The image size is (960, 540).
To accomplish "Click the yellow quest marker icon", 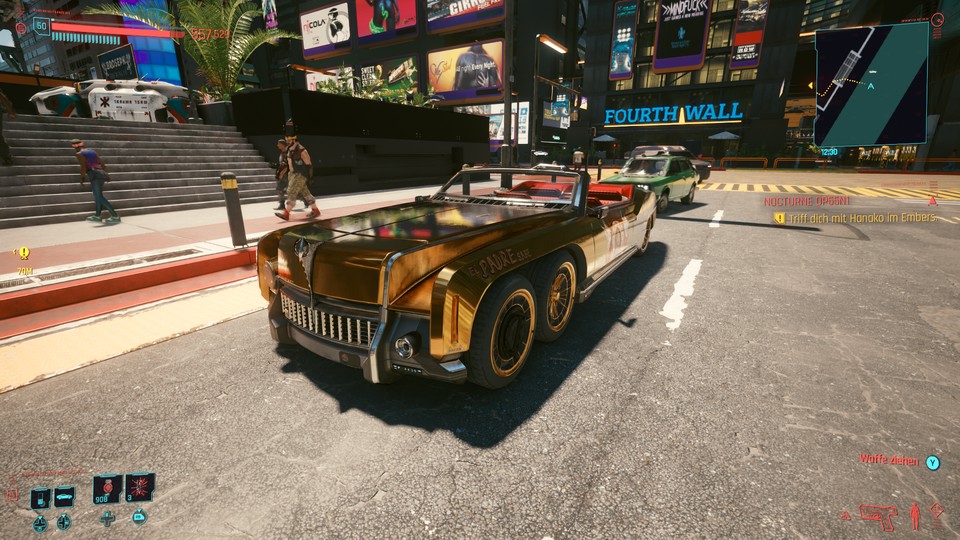I will point(24,253).
